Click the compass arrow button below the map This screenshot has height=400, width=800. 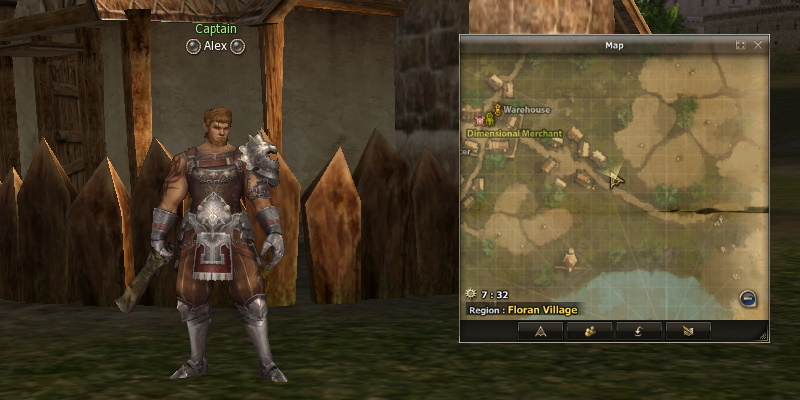[x=541, y=330]
